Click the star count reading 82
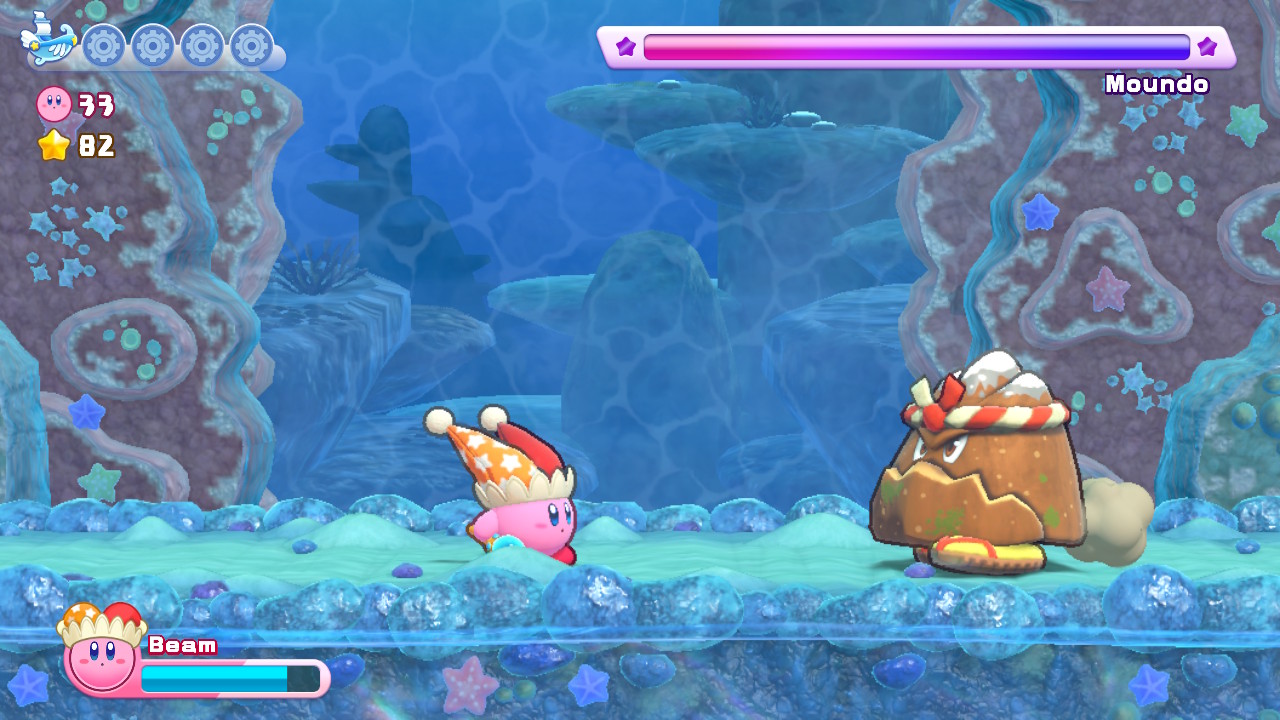 95,147
